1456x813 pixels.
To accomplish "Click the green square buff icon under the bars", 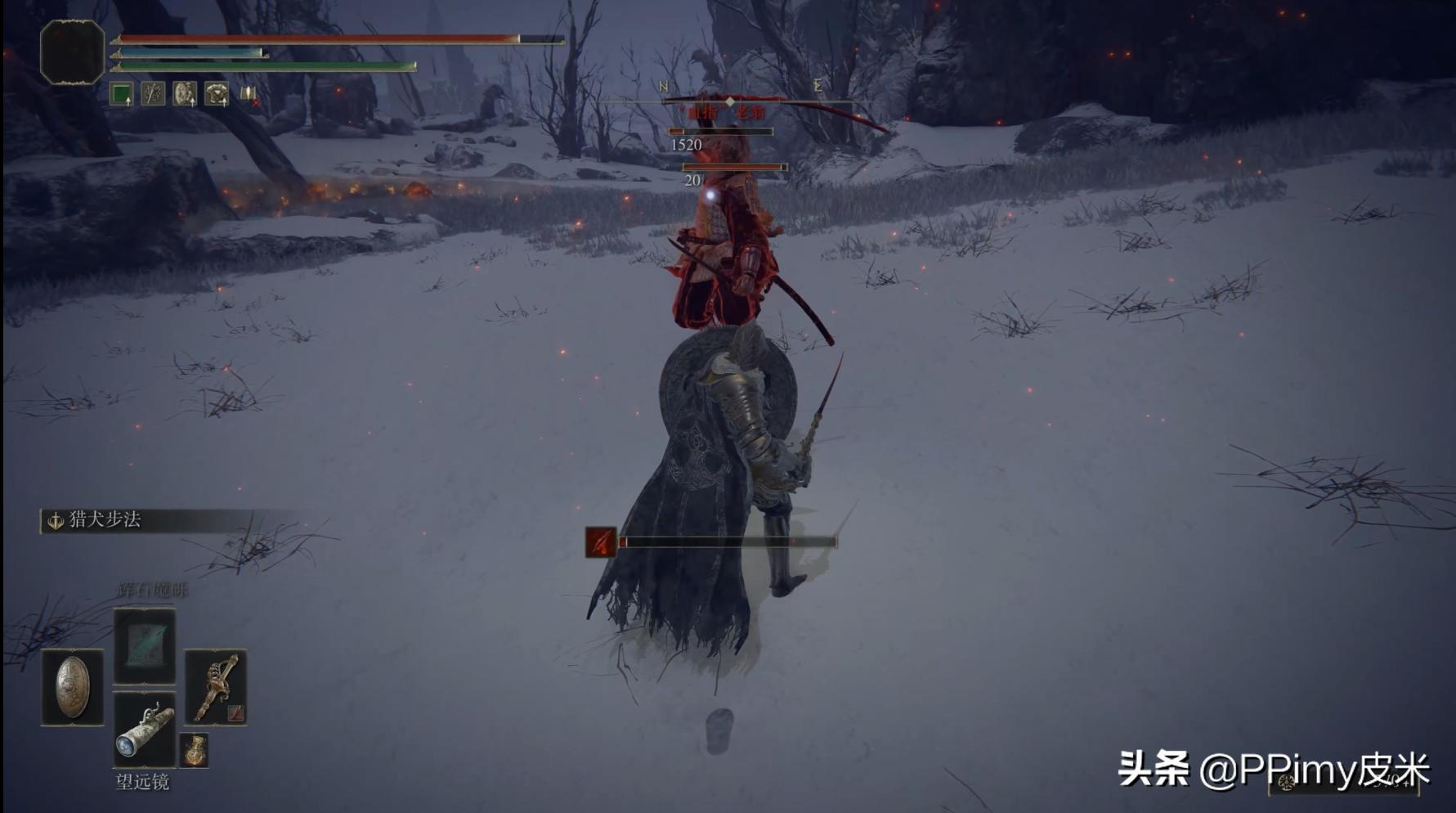I will point(121,94).
